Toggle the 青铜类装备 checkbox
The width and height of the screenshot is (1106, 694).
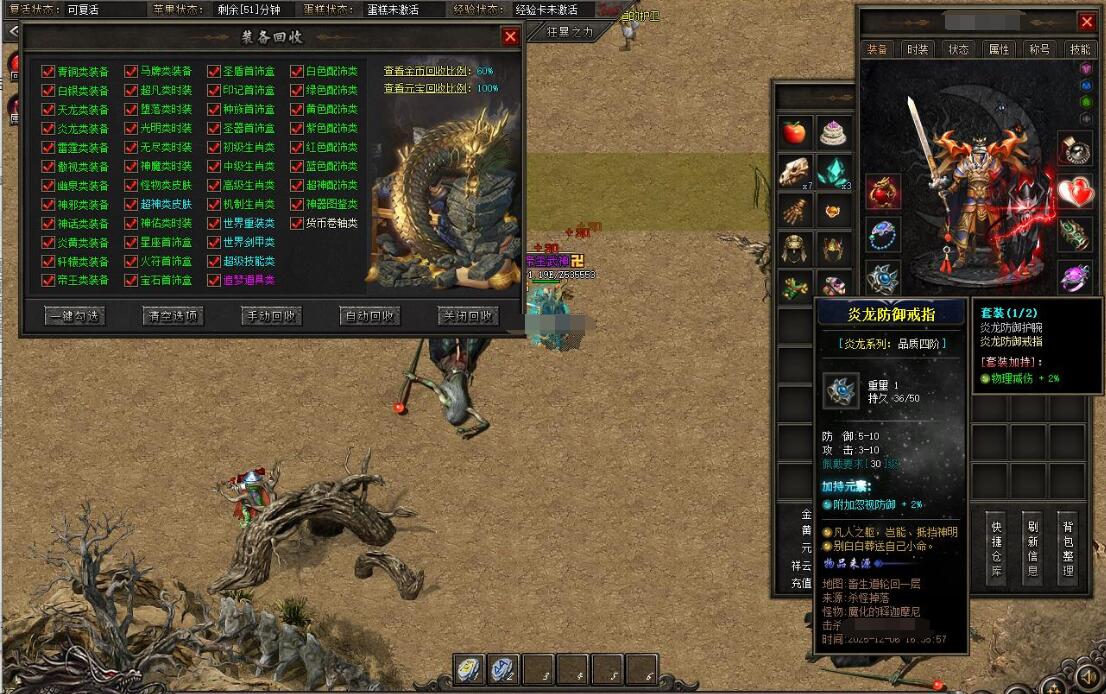click(48, 71)
